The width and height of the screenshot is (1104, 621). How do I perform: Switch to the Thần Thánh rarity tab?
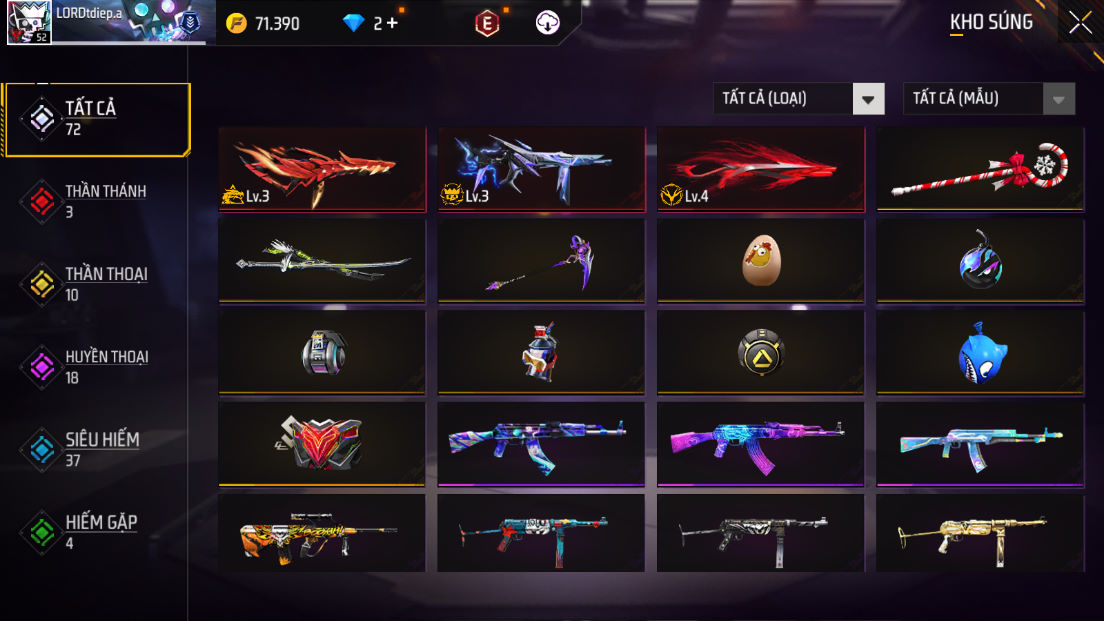click(97, 201)
